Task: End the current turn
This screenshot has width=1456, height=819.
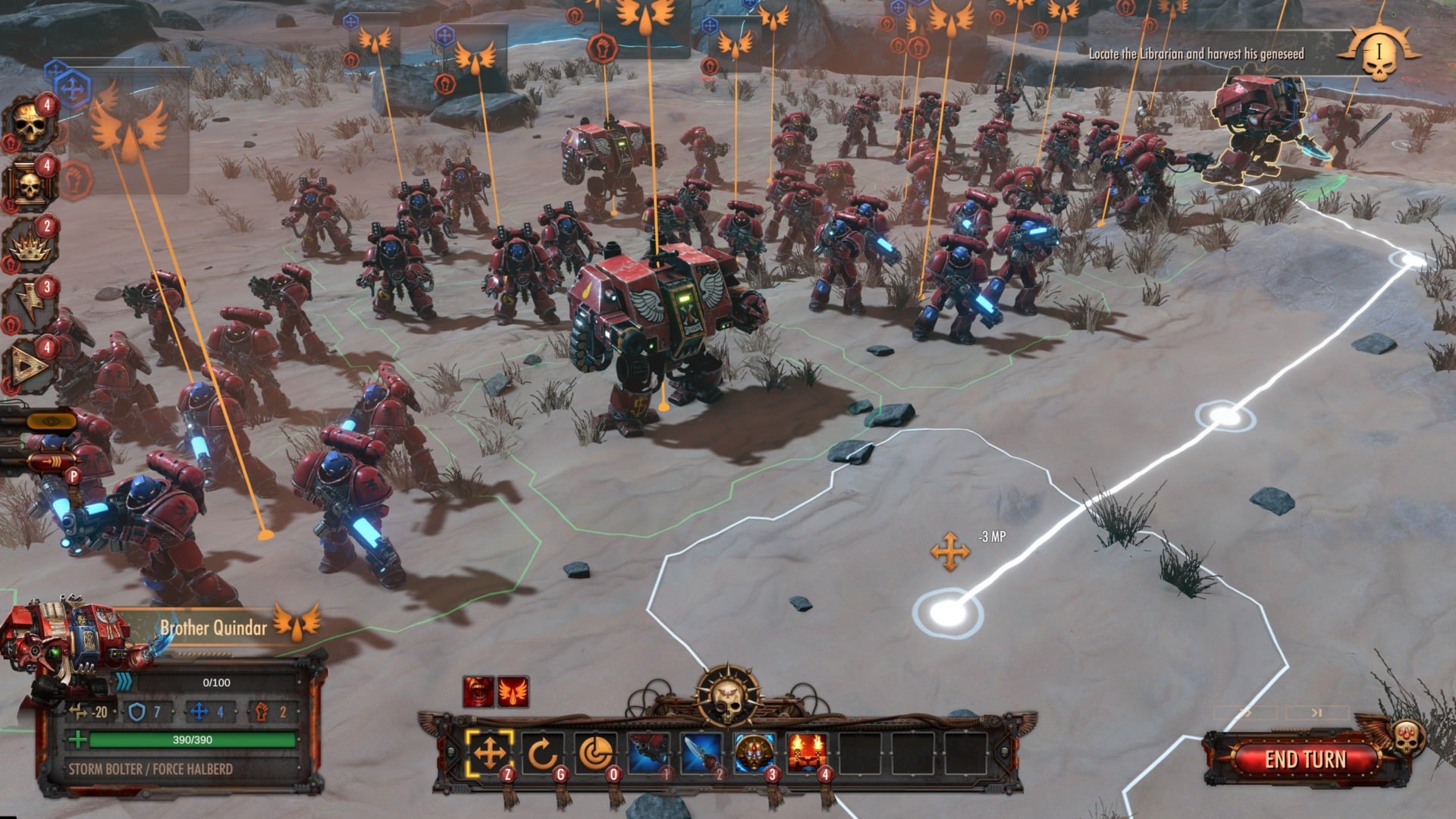Action: [x=1305, y=759]
